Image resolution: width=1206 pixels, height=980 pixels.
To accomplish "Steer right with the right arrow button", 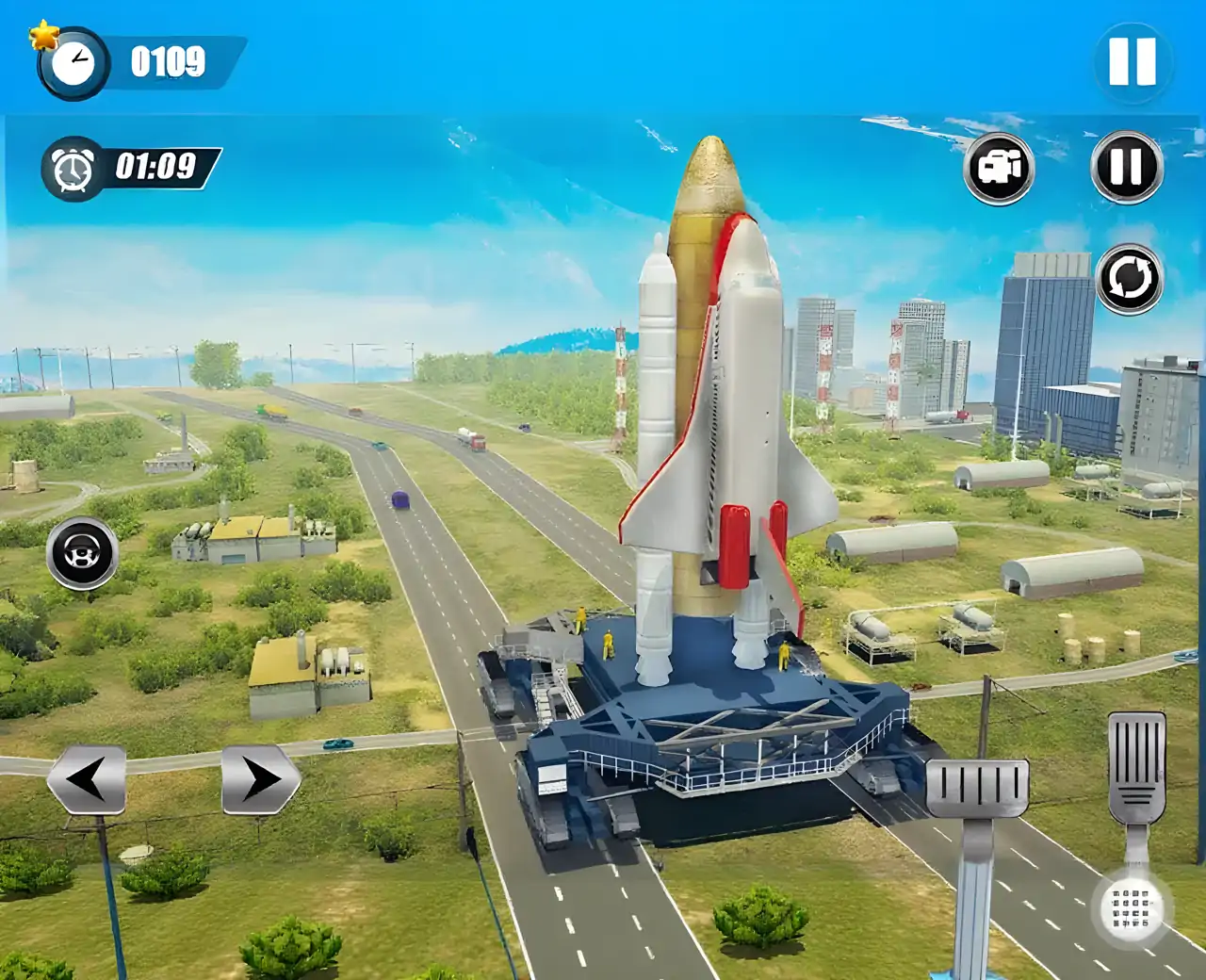I will (260, 779).
